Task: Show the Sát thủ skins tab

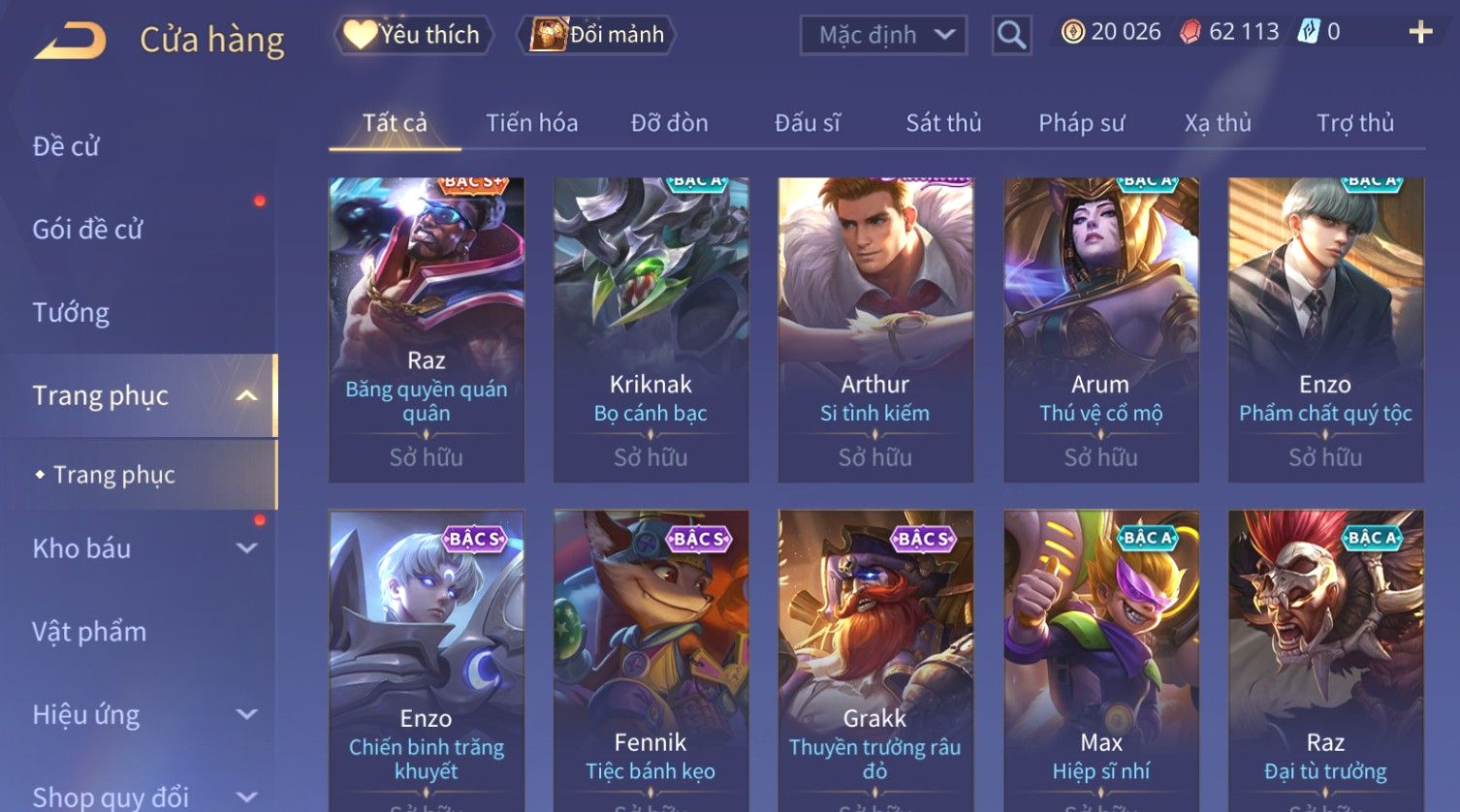Action: coord(943,123)
